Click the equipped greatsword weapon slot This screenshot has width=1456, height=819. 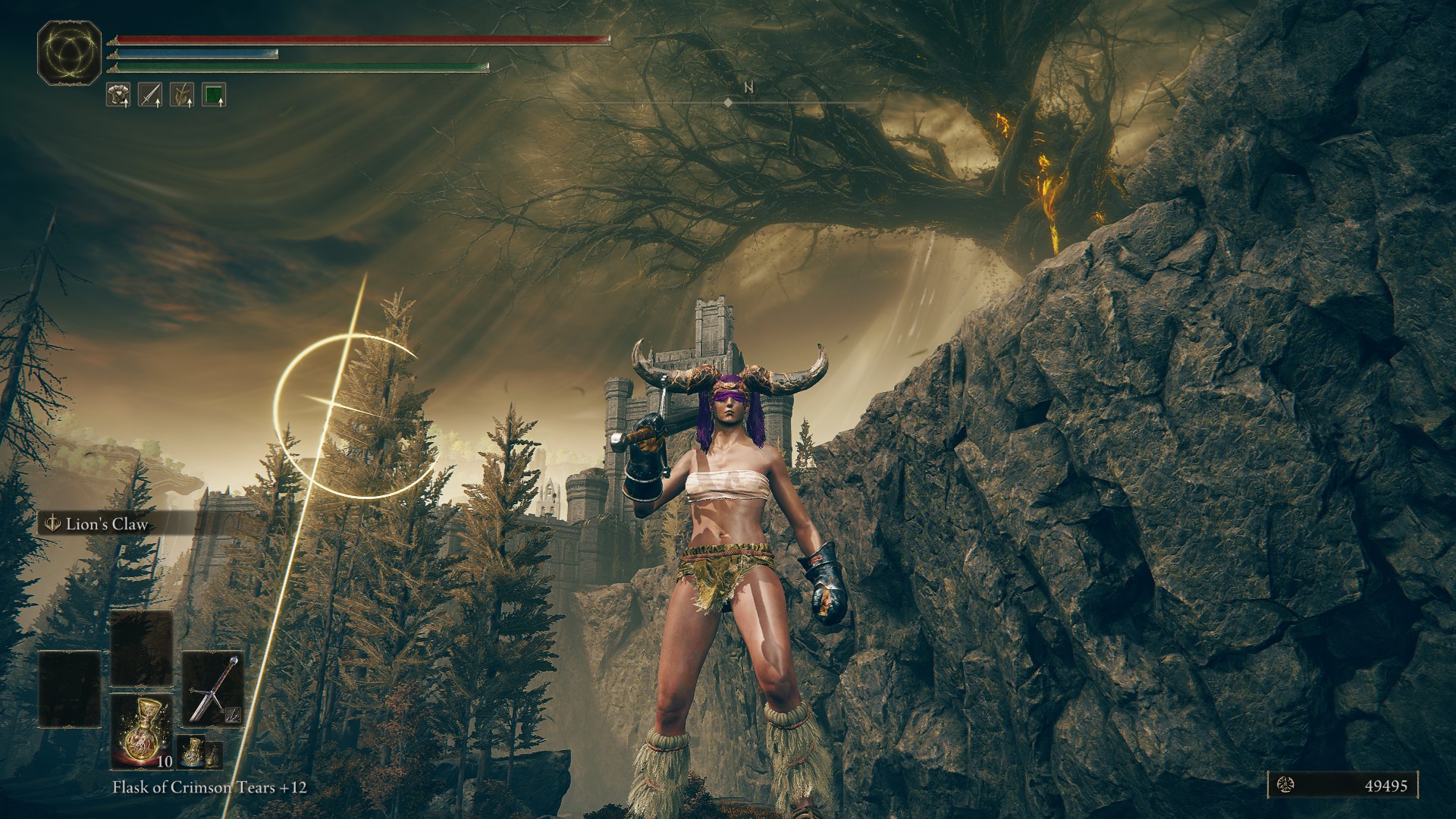point(213,688)
